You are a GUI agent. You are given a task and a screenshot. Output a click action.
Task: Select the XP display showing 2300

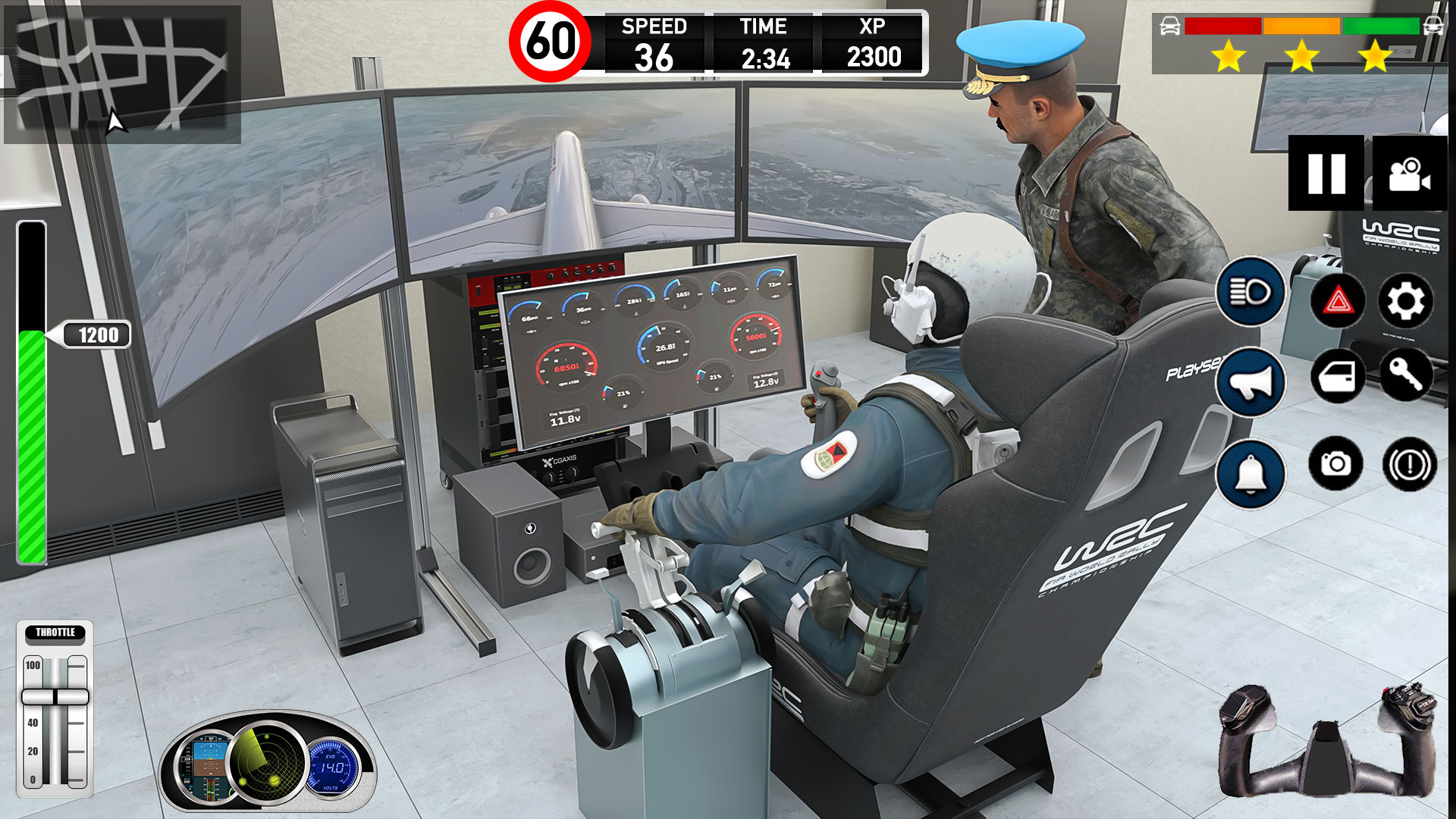pos(874,42)
